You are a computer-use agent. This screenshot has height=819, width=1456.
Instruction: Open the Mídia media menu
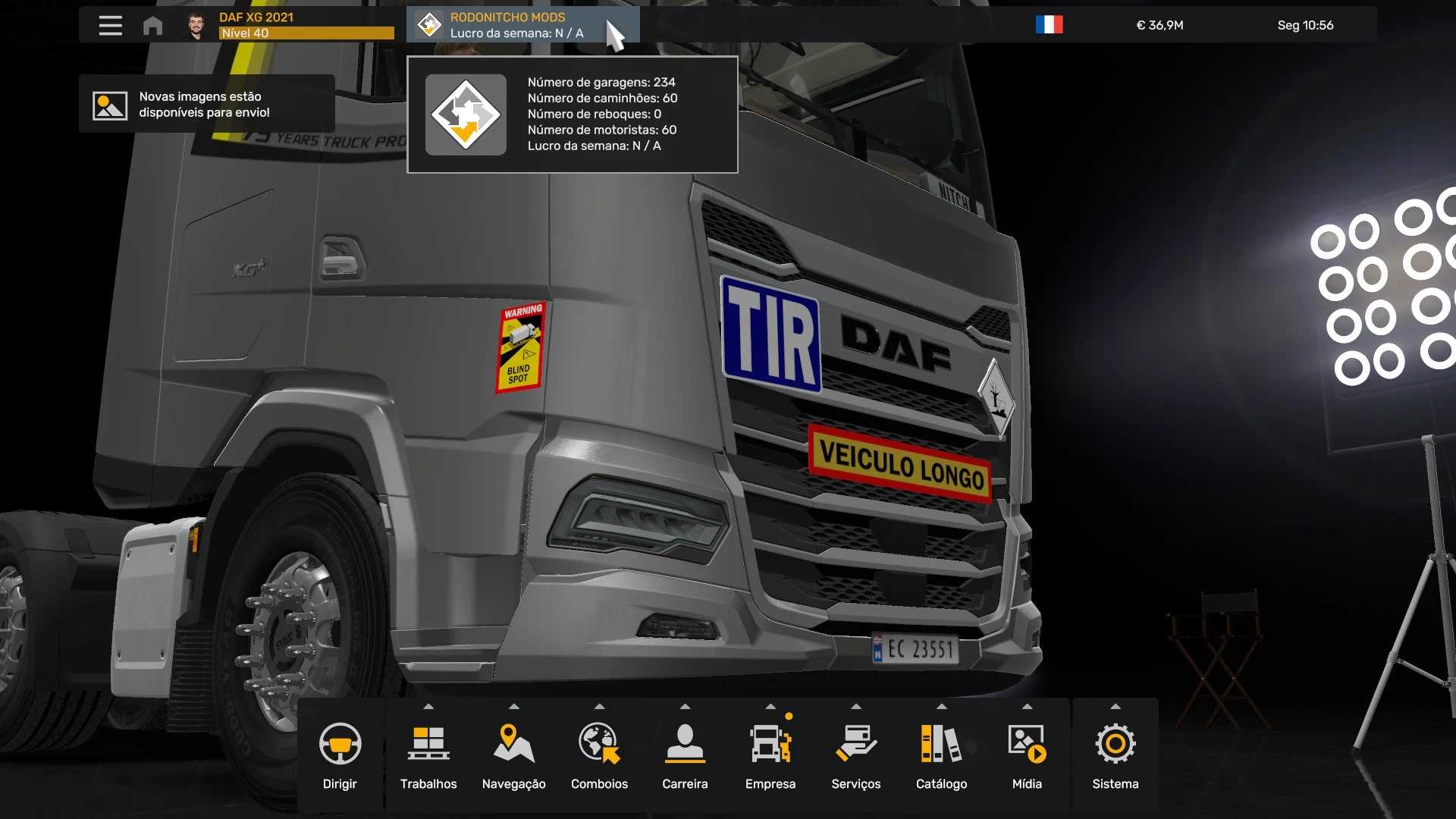pyautogui.click(x=1027, y=755)
